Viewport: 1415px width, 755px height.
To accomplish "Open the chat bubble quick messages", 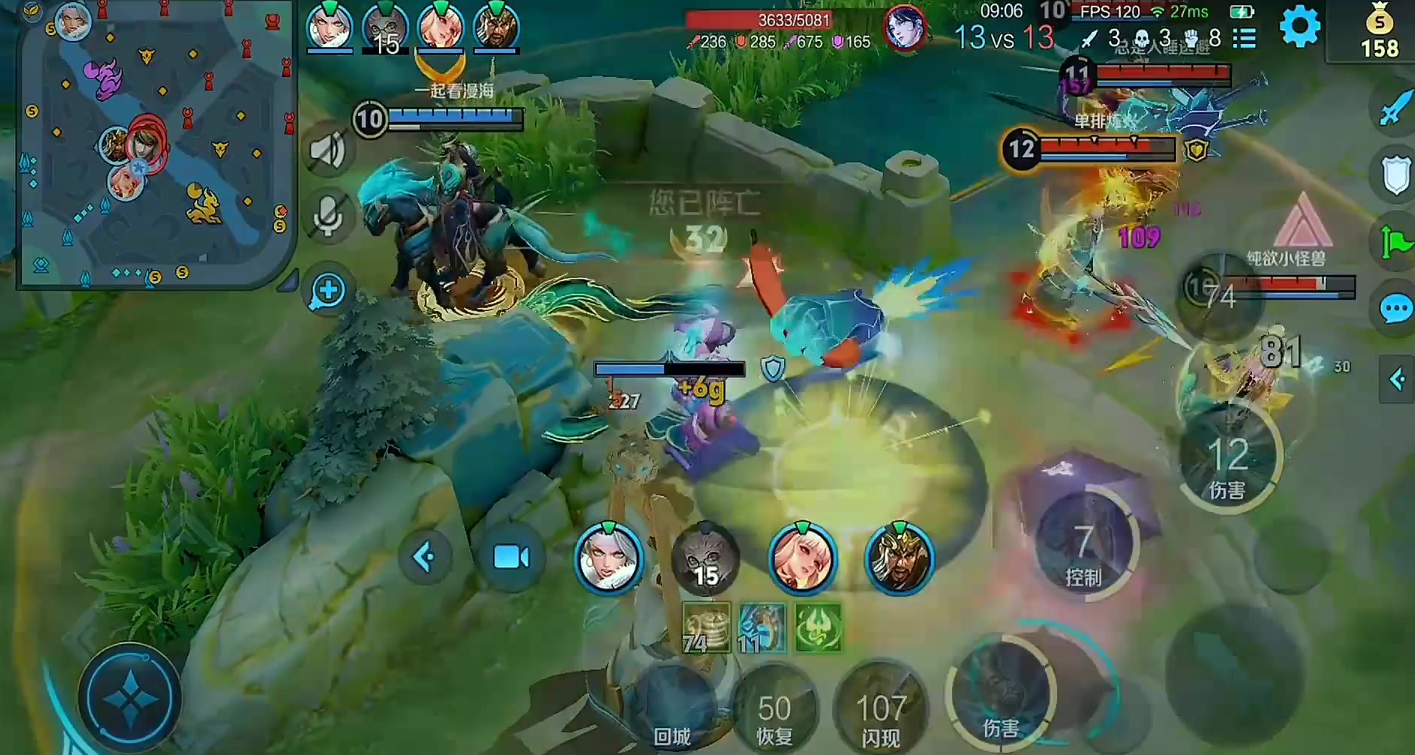I will tap(1396, 309).
